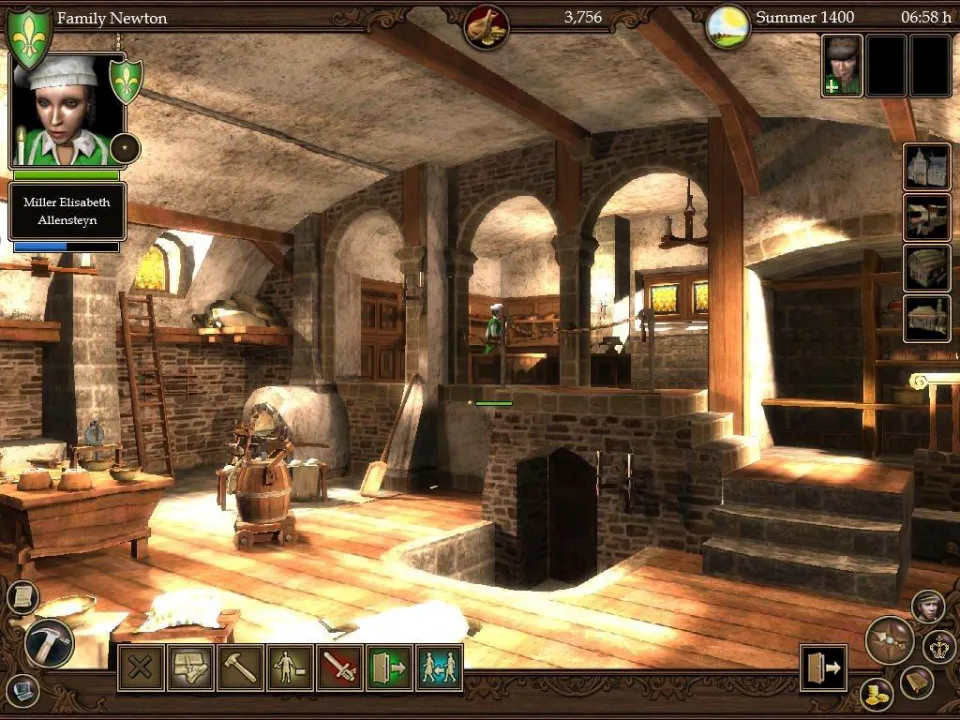
Task: Select the family member portrait with green plus
Action: (842, 67)
